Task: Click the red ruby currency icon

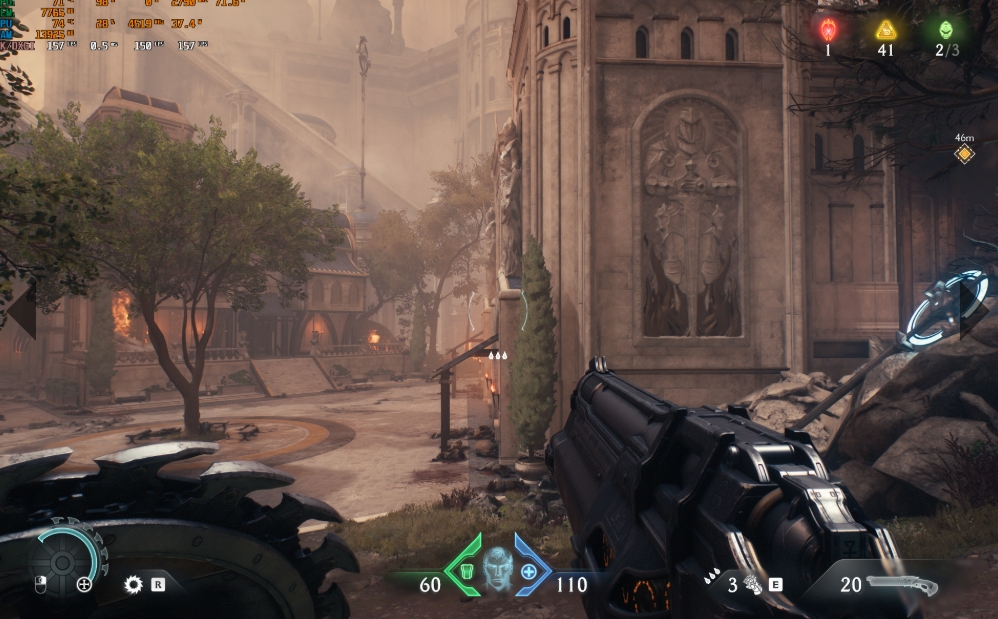Action: (828, 29)
